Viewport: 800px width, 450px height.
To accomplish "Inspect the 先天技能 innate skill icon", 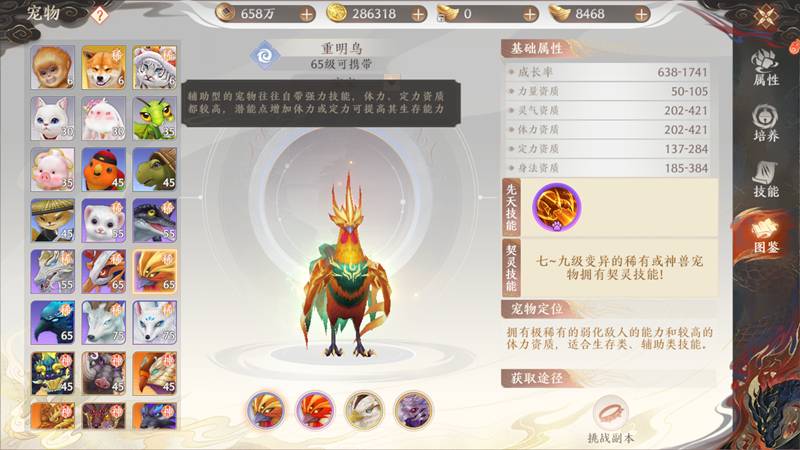I will point(555,207).
